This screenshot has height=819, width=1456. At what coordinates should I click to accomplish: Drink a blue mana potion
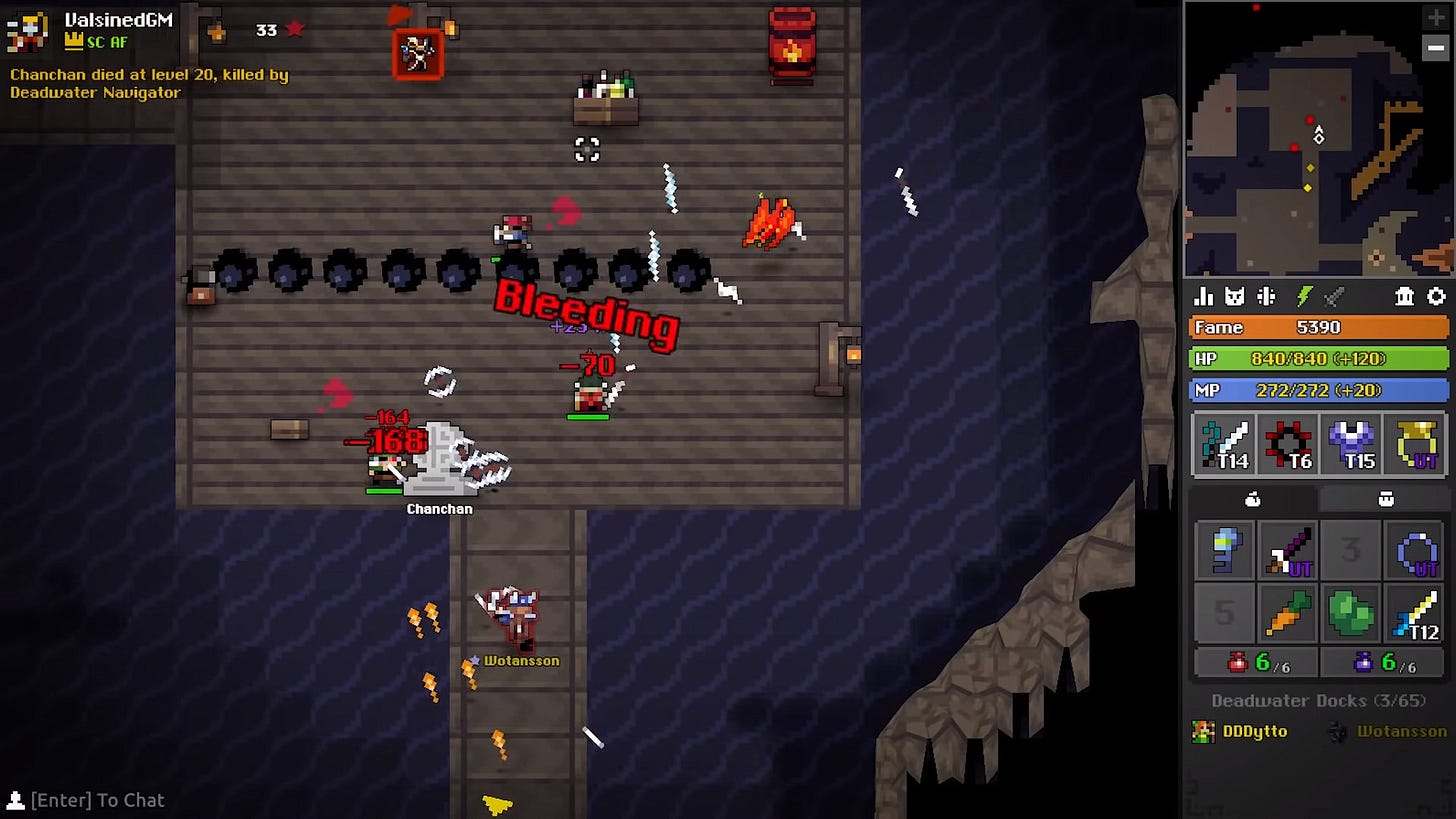pos(1363,661)
